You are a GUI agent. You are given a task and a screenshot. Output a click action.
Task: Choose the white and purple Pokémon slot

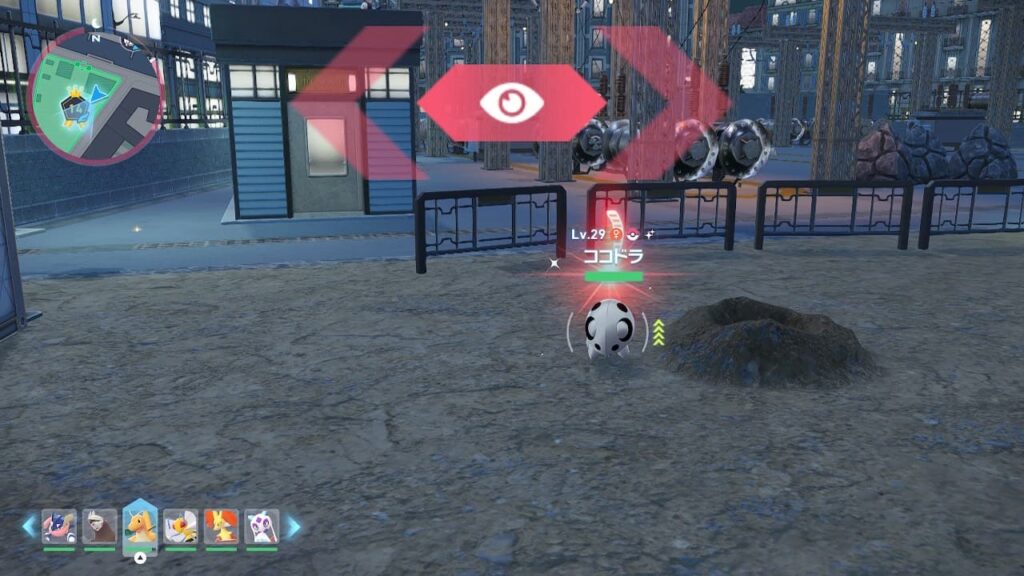[x=261, y=527]
